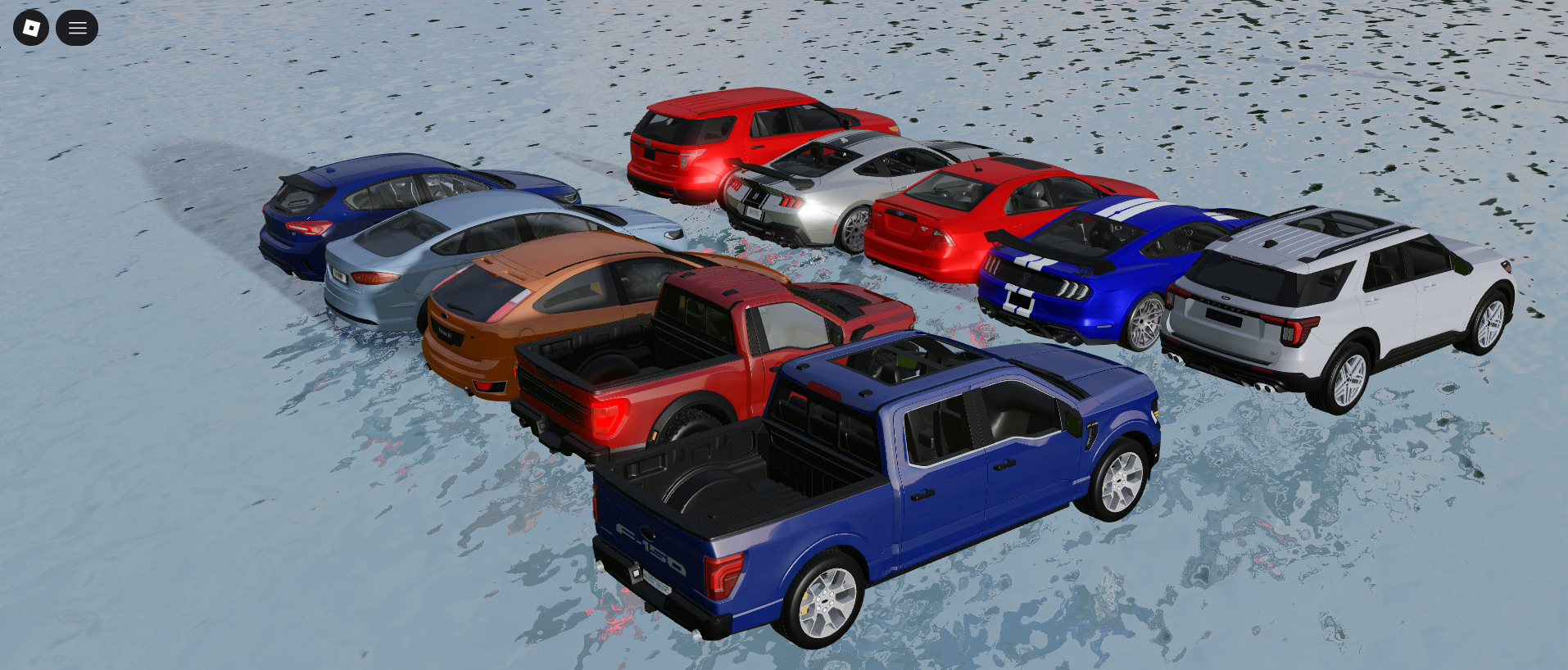Open the hamburger lines menu

click(77, 29)
